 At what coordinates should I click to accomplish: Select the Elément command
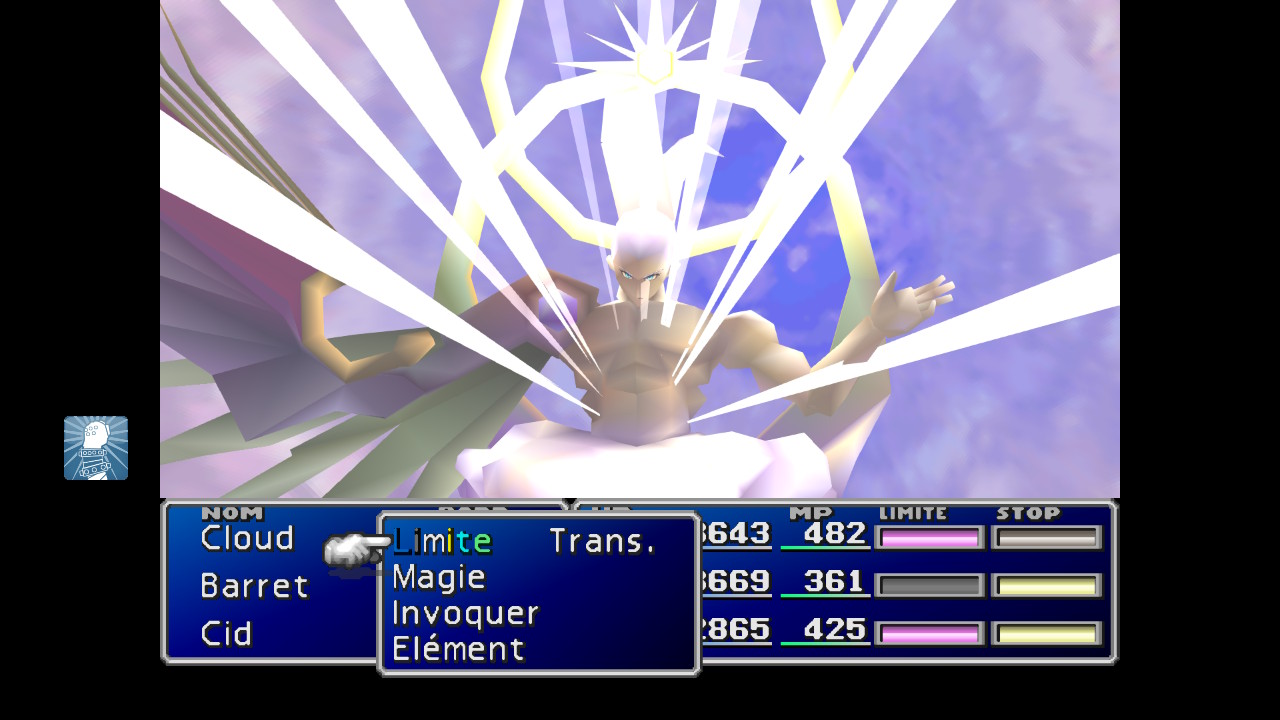coord(458,650)
